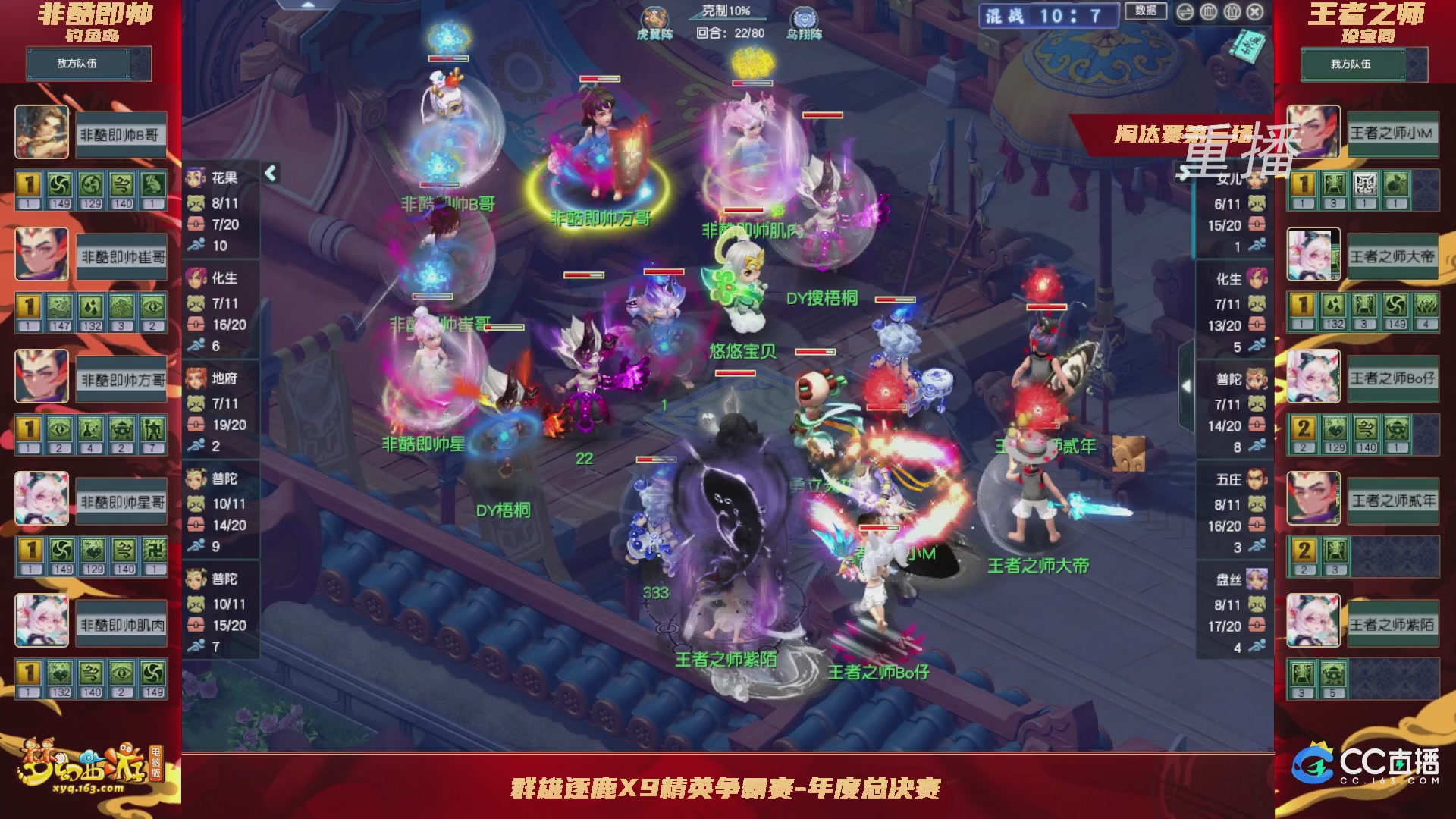This screenshot has width=1456, height=819.
Task: Open the grid icon menu at top-right corner
Action: click(1232, 12)
